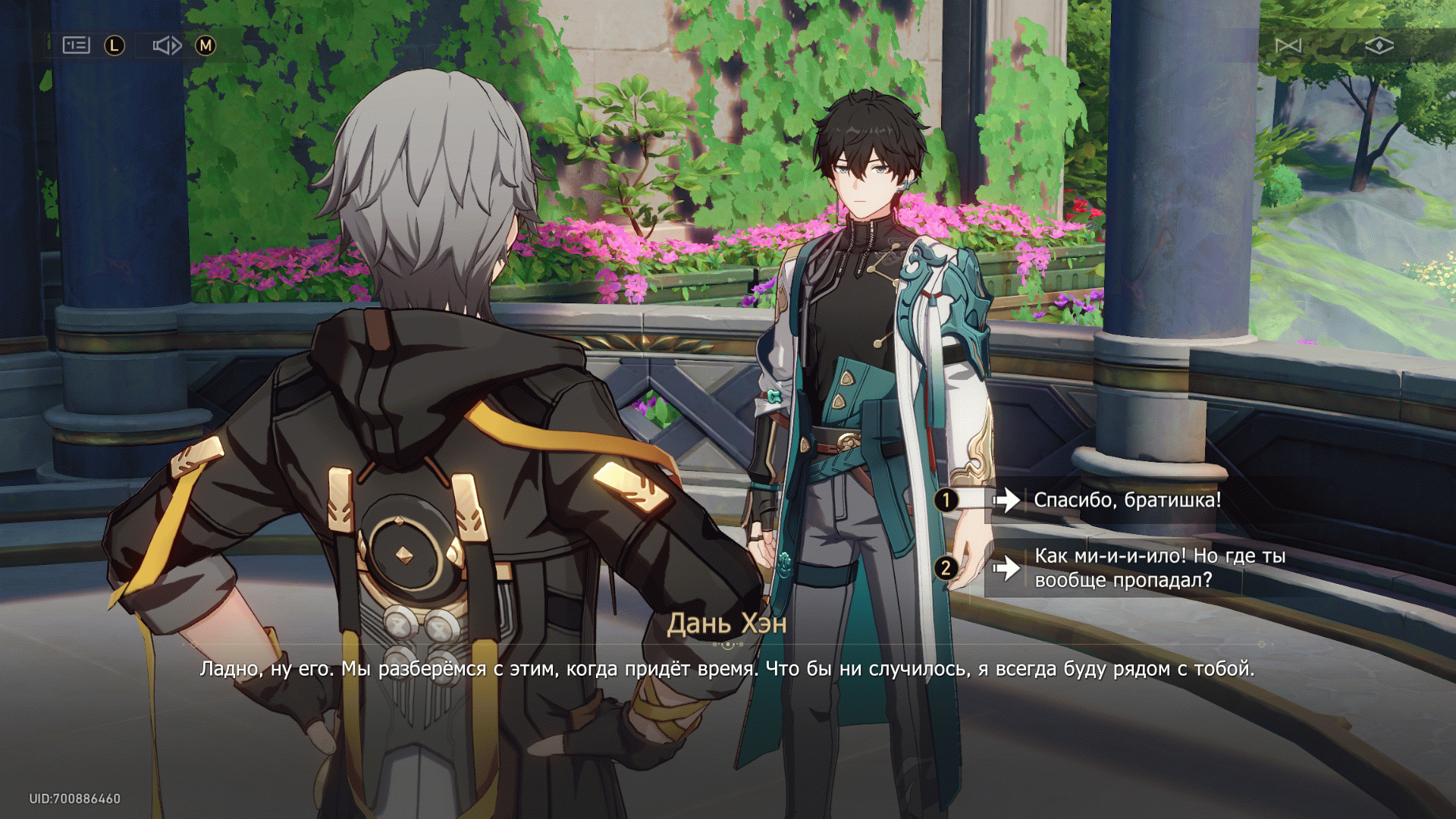
Task: Toggle the dialogue voice auto-play speaker icon
Action: (167, 45)
